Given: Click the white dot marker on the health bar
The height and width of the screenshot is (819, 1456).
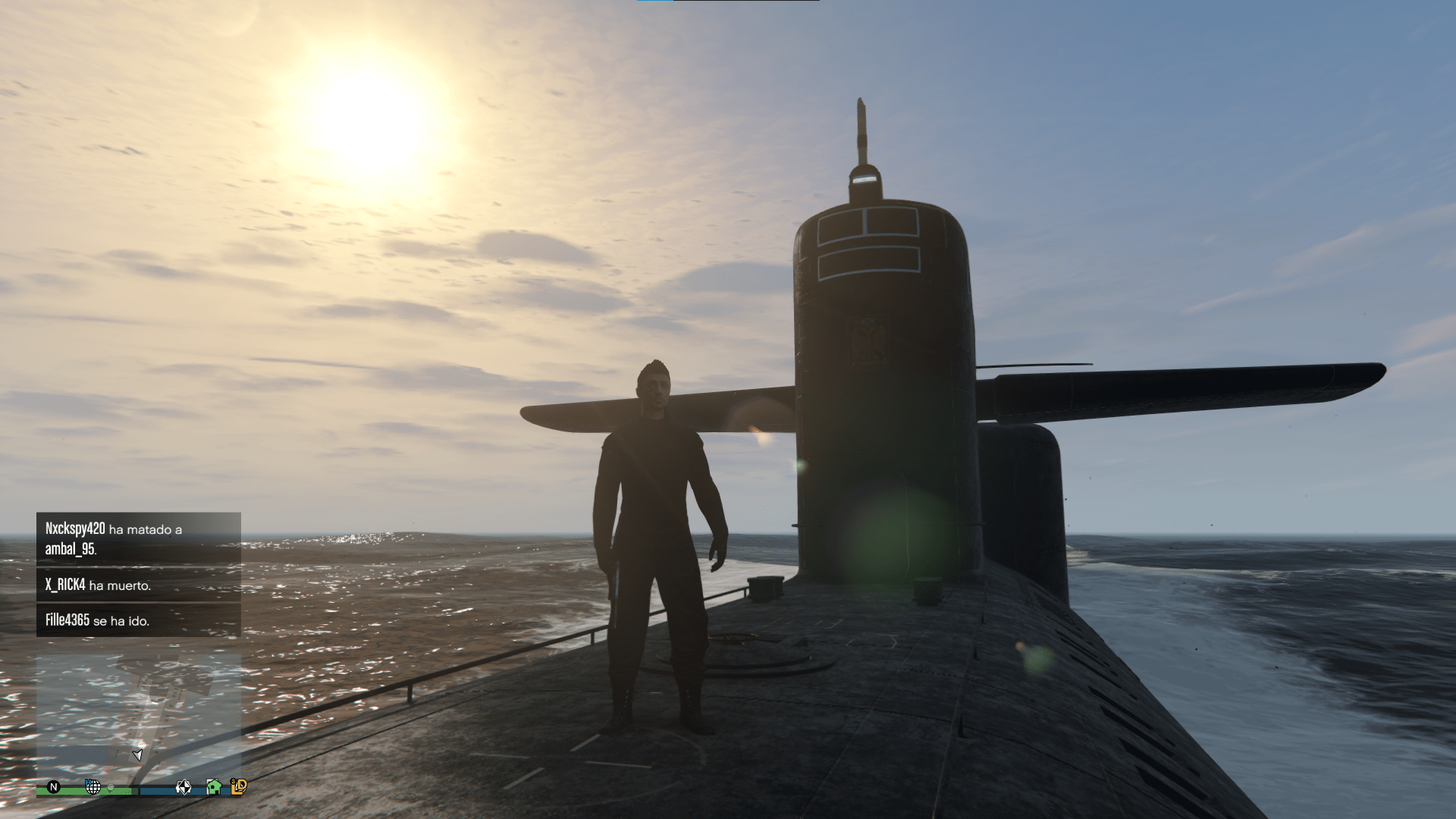Looking at the screenshot, I should [x=111, y=789].
